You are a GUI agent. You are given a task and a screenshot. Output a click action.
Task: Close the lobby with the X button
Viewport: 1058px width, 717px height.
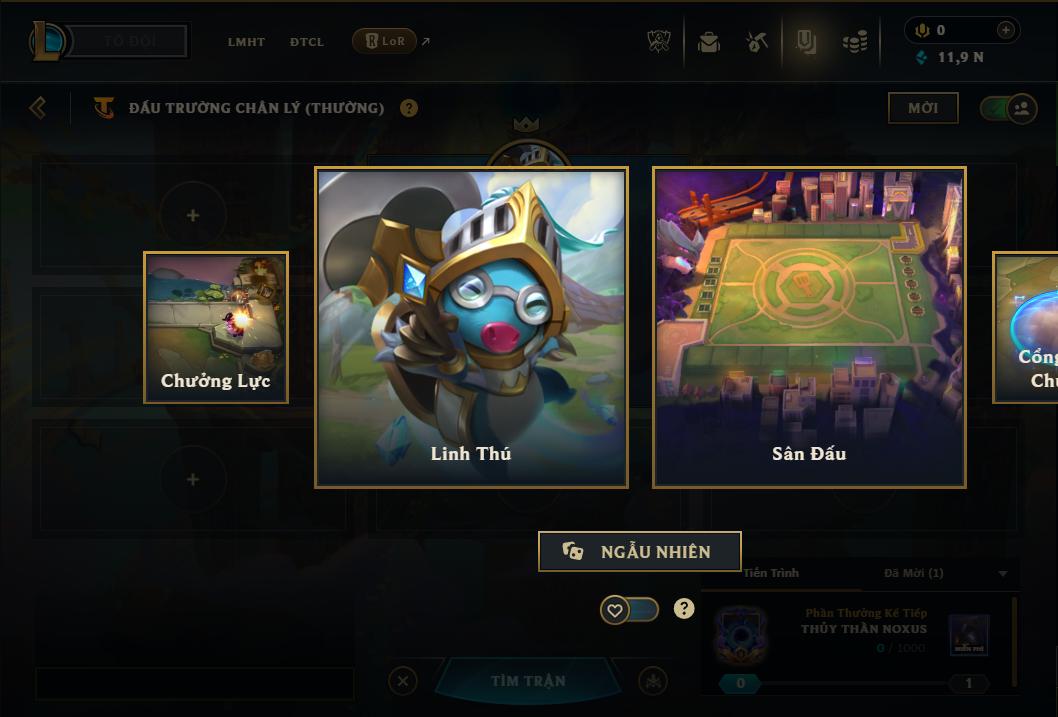[403, 681]
